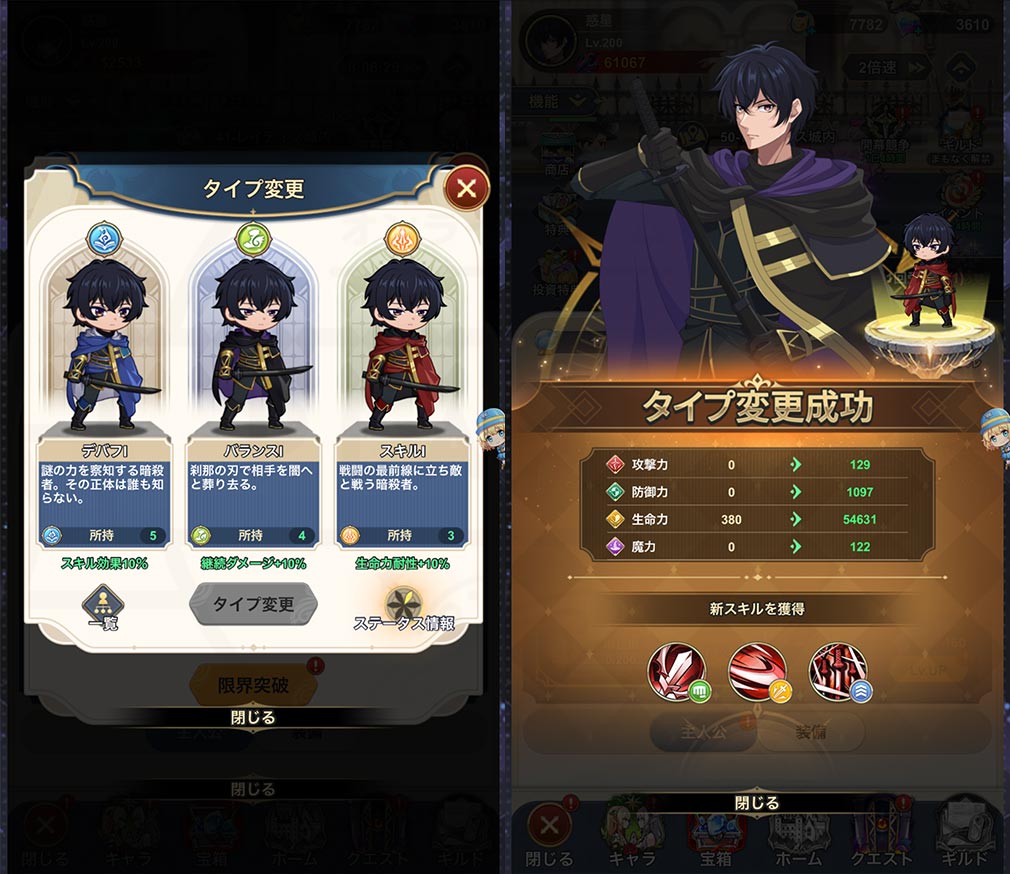View the red crescent slash skill icon
The image size is (1010, 874).
pyautogui.click(x=758, y=671)
